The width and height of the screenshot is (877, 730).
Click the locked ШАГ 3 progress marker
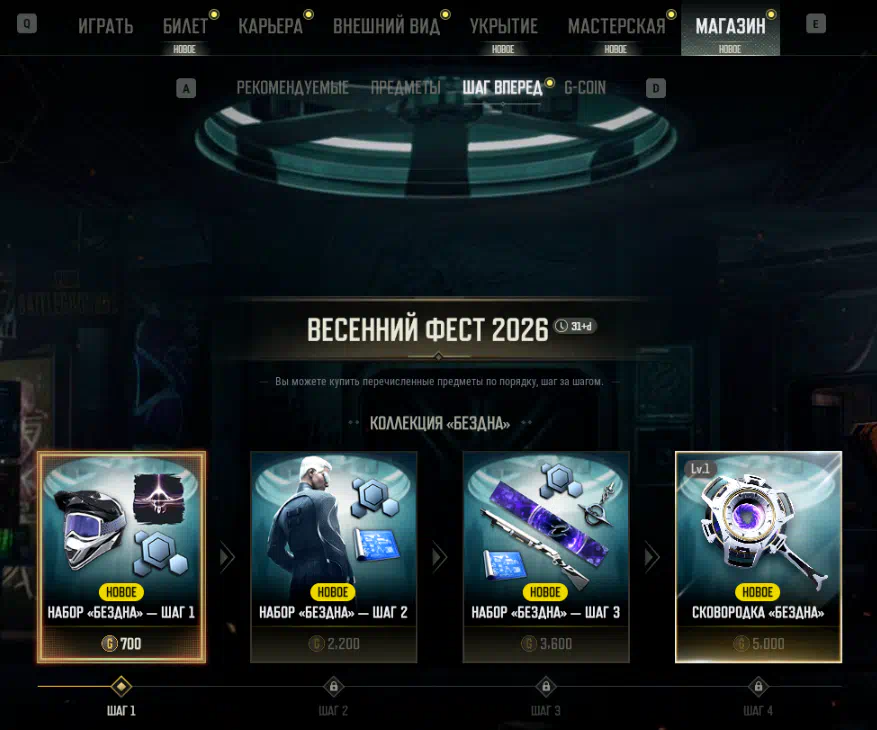[546, 687]
